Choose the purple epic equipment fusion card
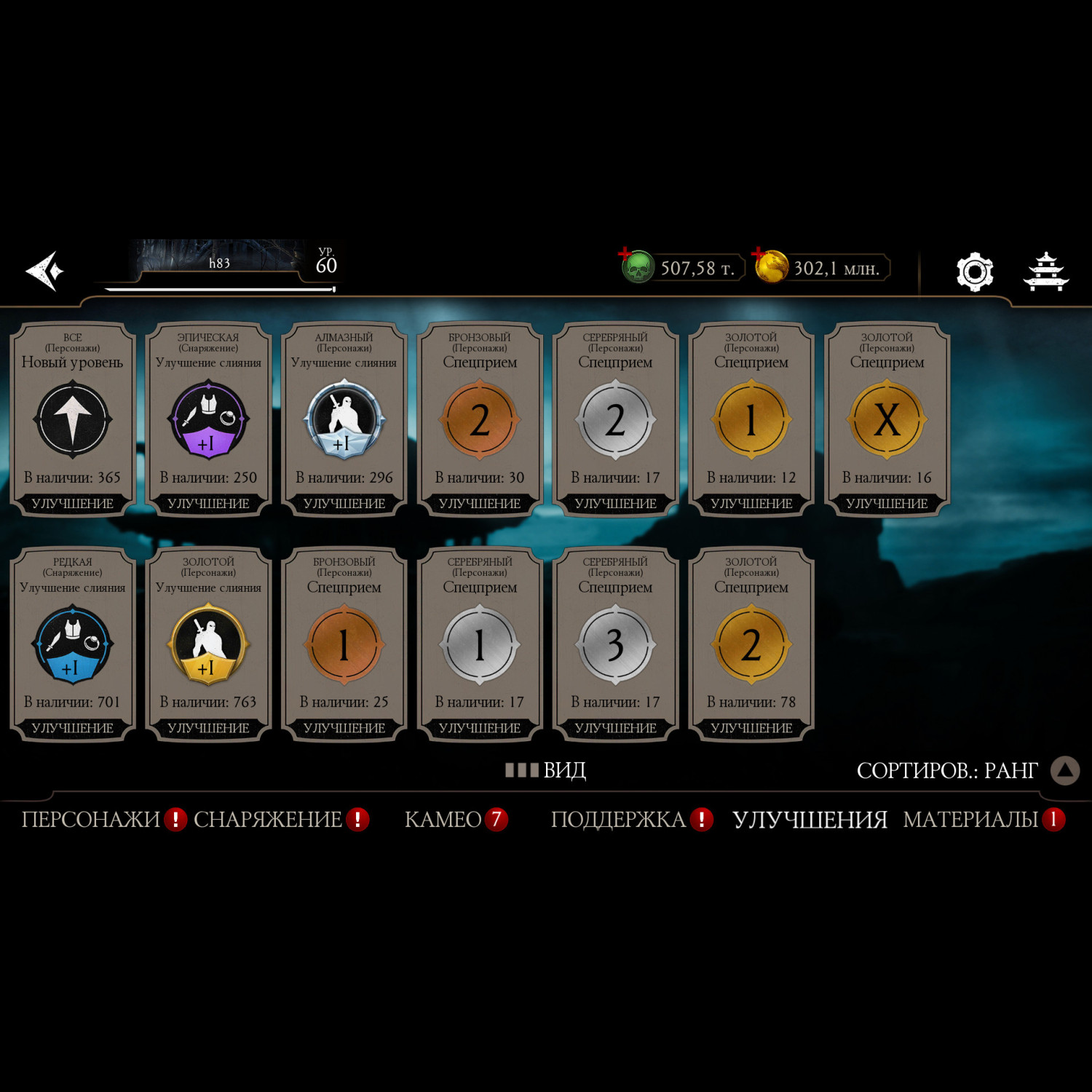Screen dimensions: 1092x1092 click(208, 420)
